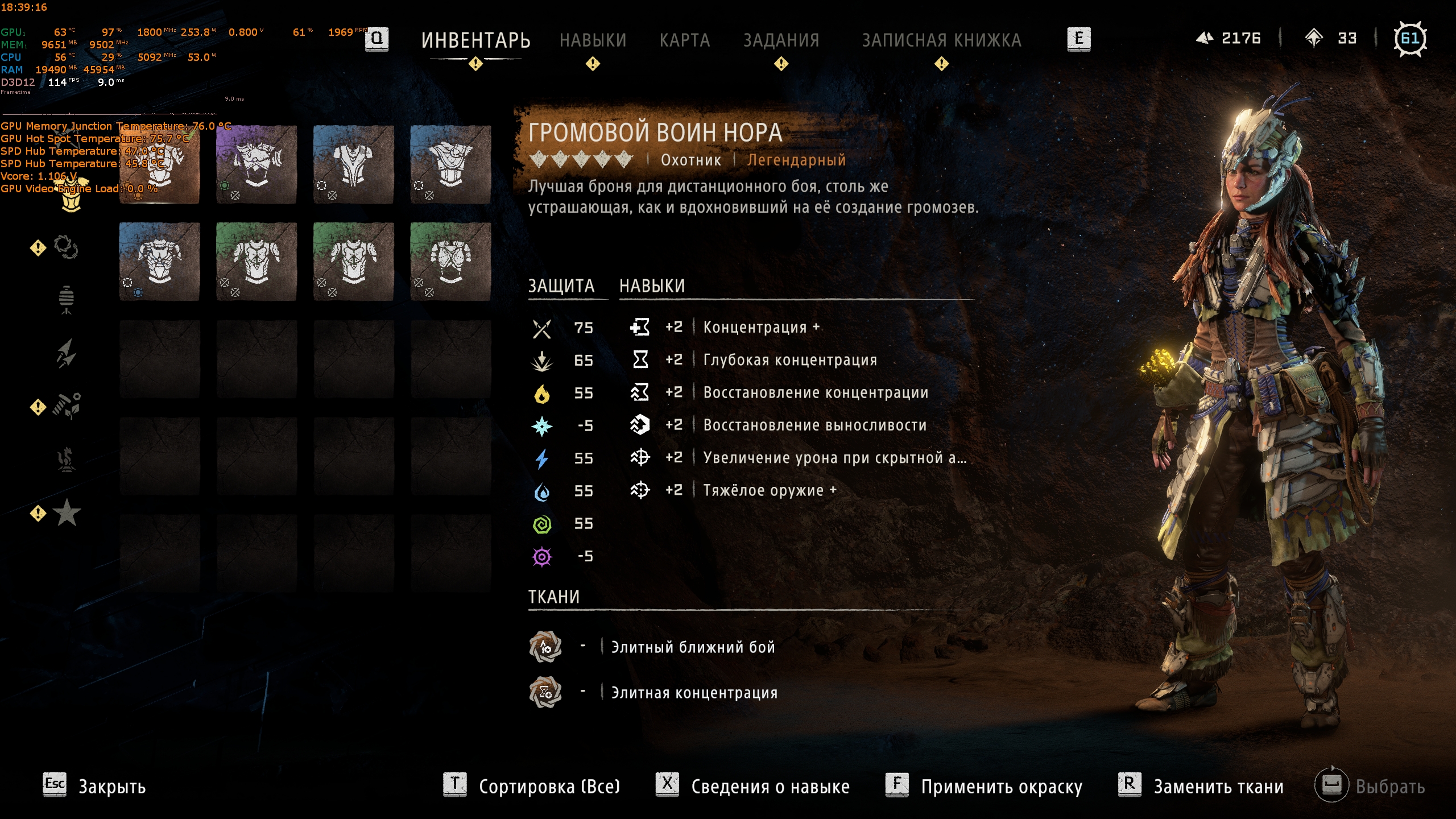Open the arrows ammo category
Screen dimensions: 1456x819
pyautogui.click(x=67, y=353)
